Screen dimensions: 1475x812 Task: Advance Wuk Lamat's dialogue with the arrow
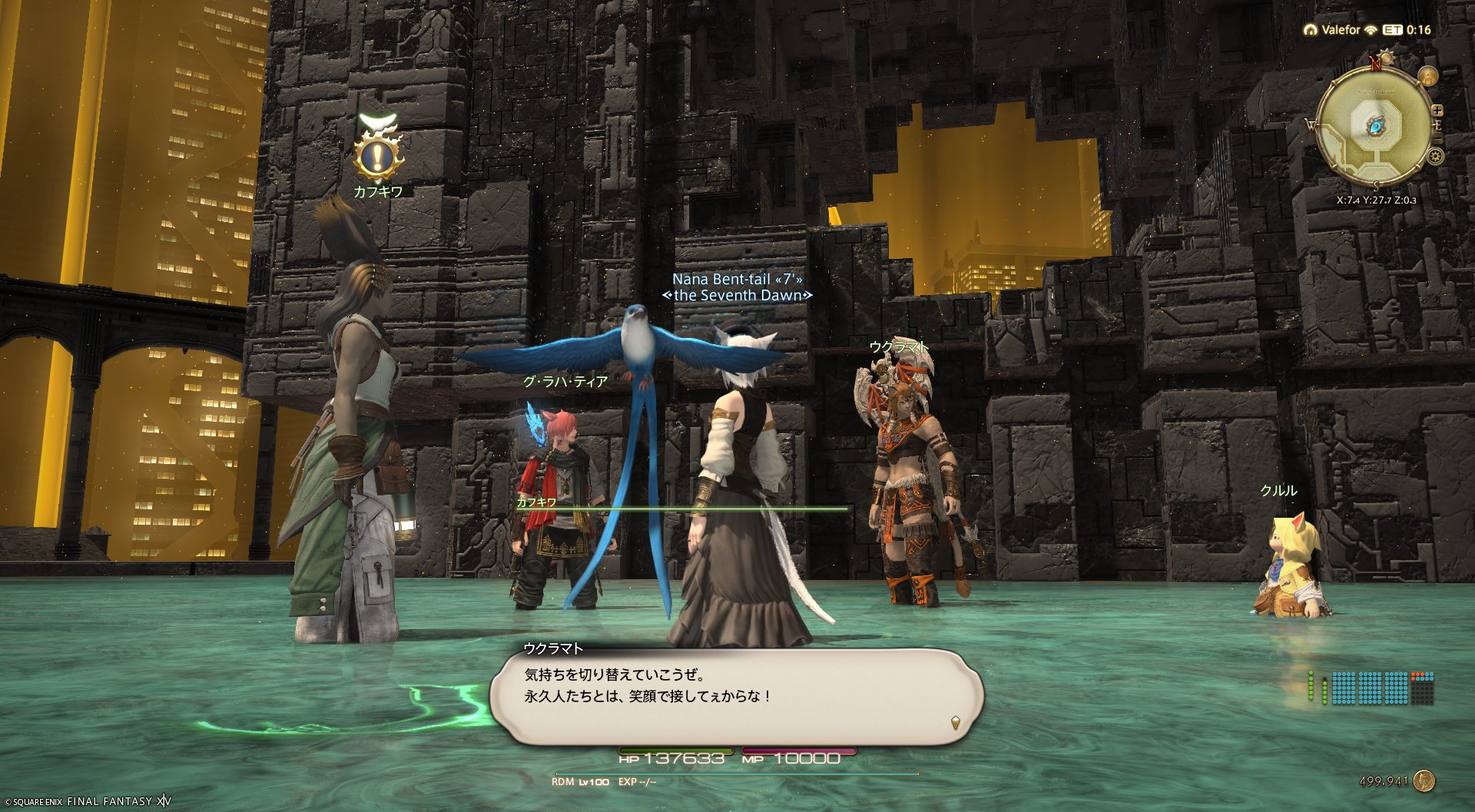tap(955, 722)
